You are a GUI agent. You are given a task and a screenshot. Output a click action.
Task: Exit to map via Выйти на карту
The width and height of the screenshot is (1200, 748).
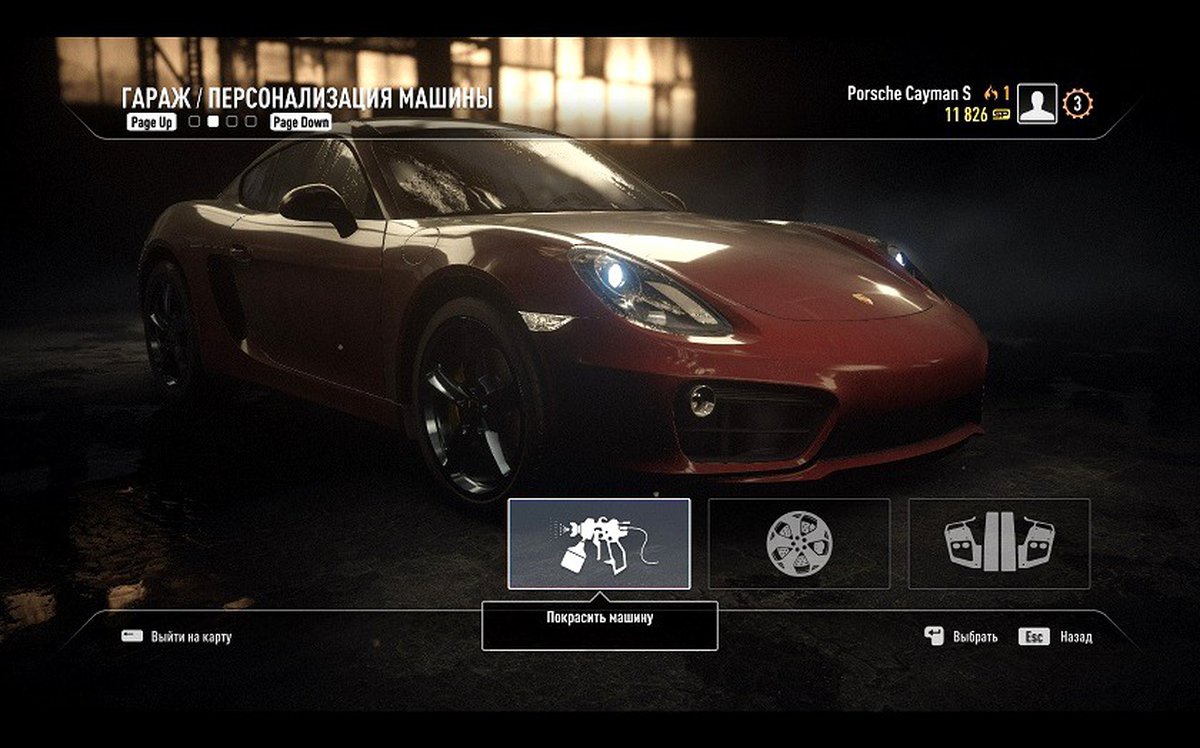(191, 636)
